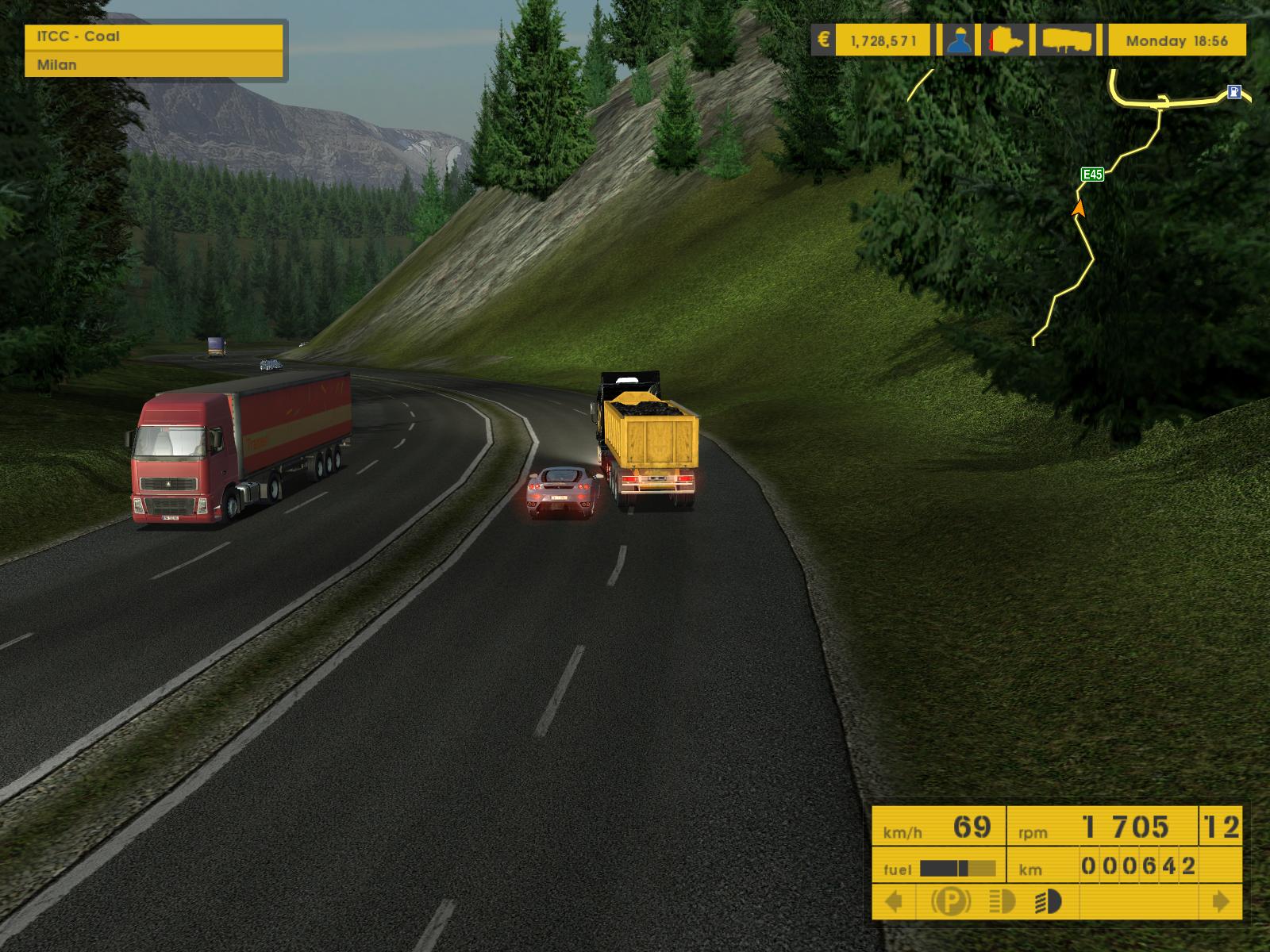Image resolution: width=1270 pixels, height=952 pixels.
Task: Toggle the low beam headlights icon
Action: click(1049, 902)
